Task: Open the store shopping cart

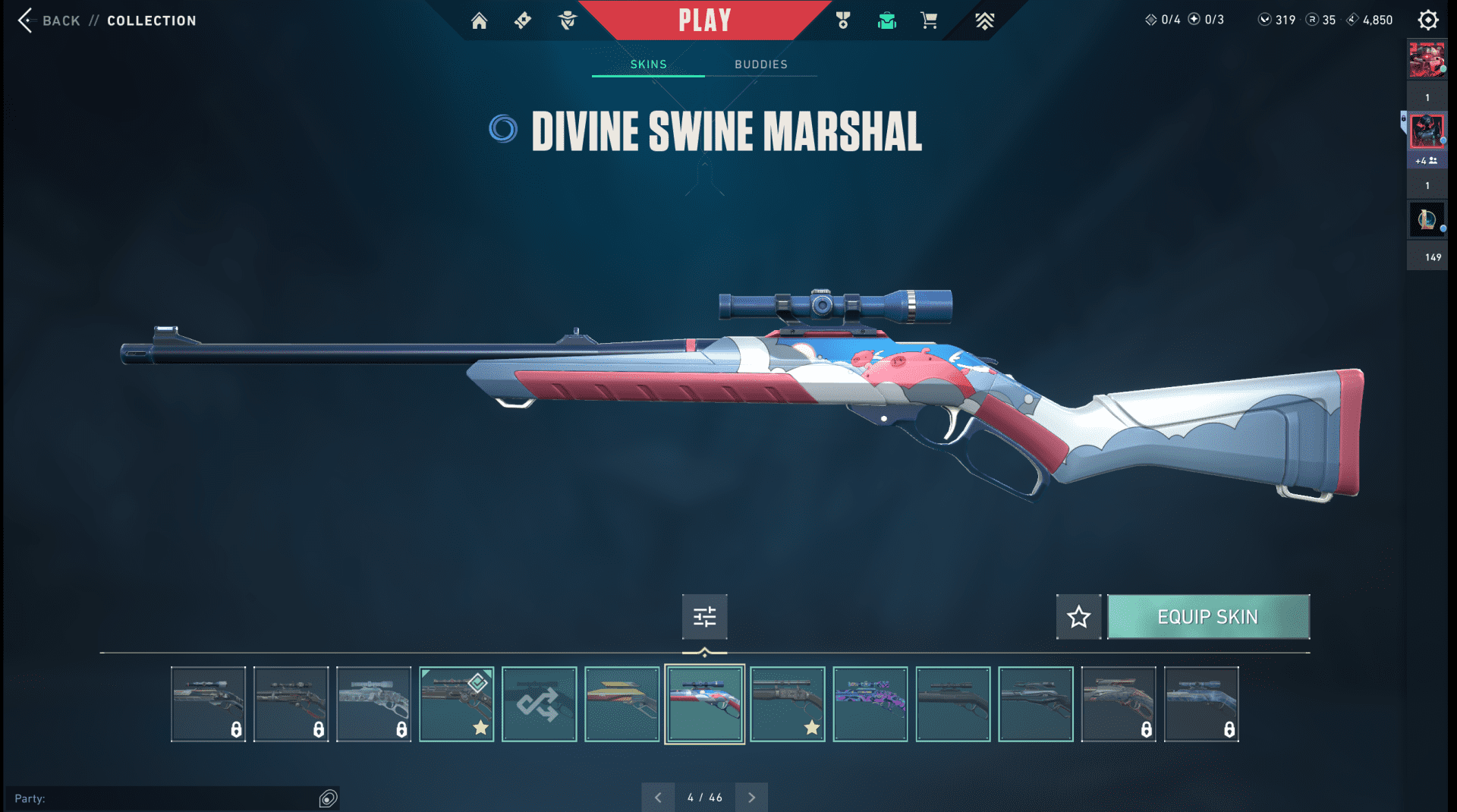Action: 929,20
